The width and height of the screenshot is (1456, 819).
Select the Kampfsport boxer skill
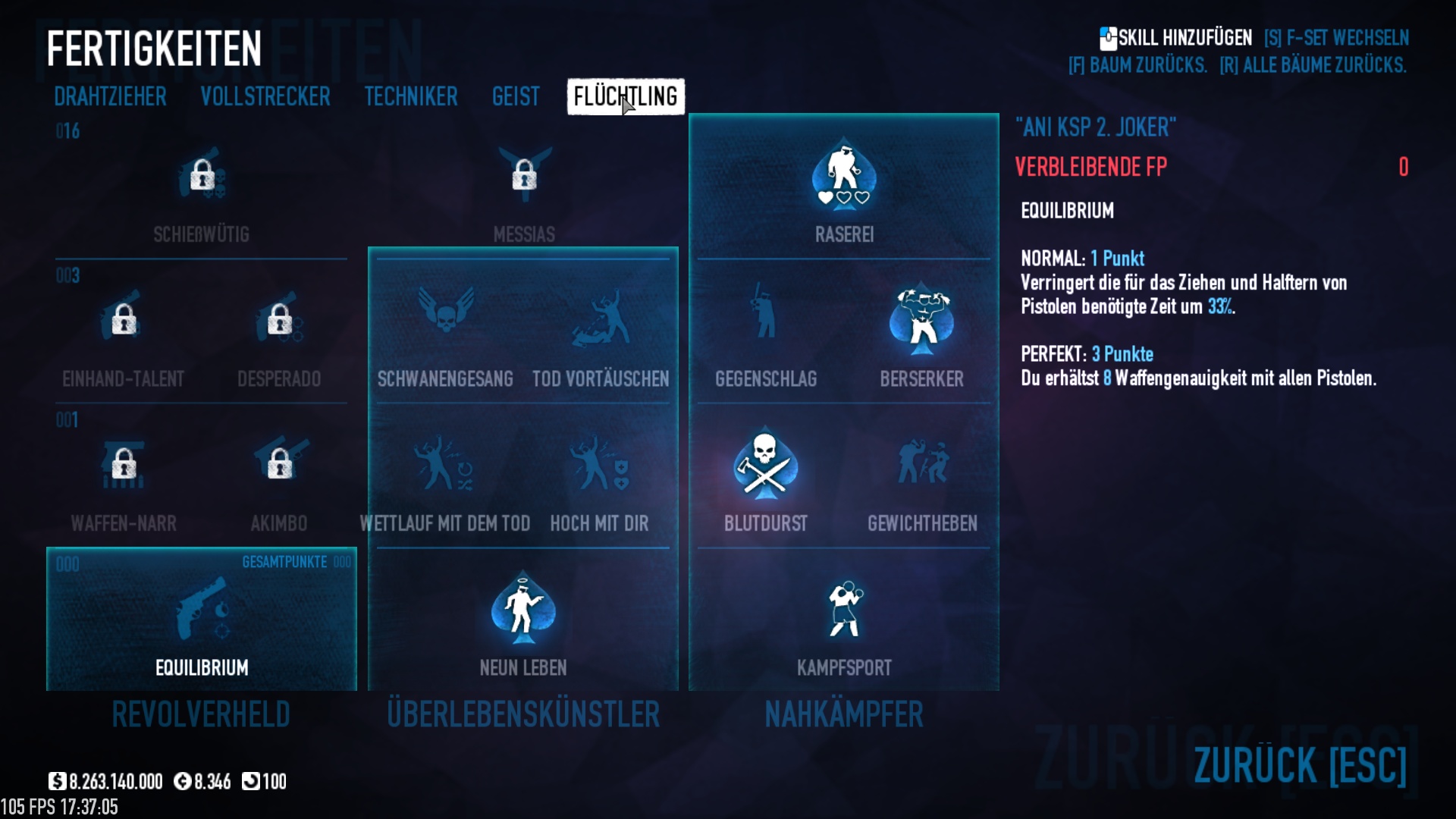[844, 611]
